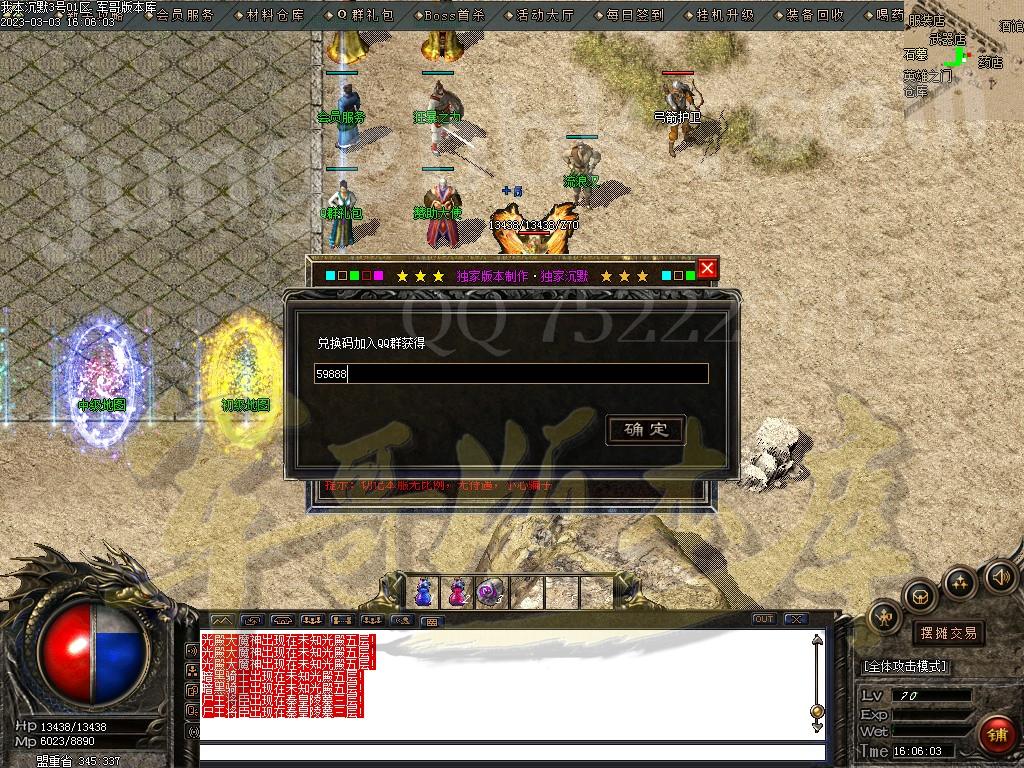Click the red 铺 shop button
The width and height of the screenshot is (1024, 768).
click(x=997, y=735)
